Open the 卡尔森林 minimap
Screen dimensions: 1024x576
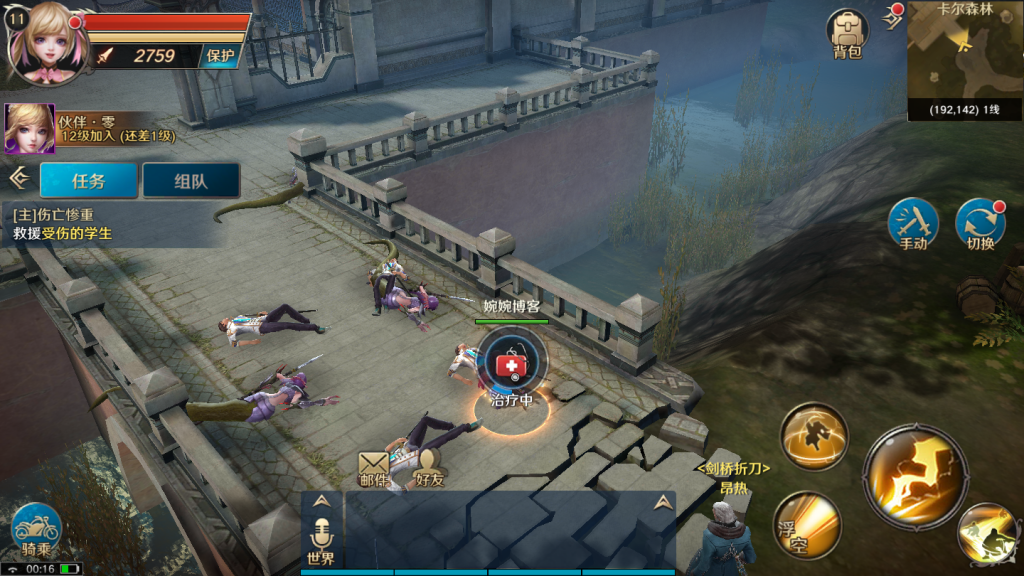[965, 60]
